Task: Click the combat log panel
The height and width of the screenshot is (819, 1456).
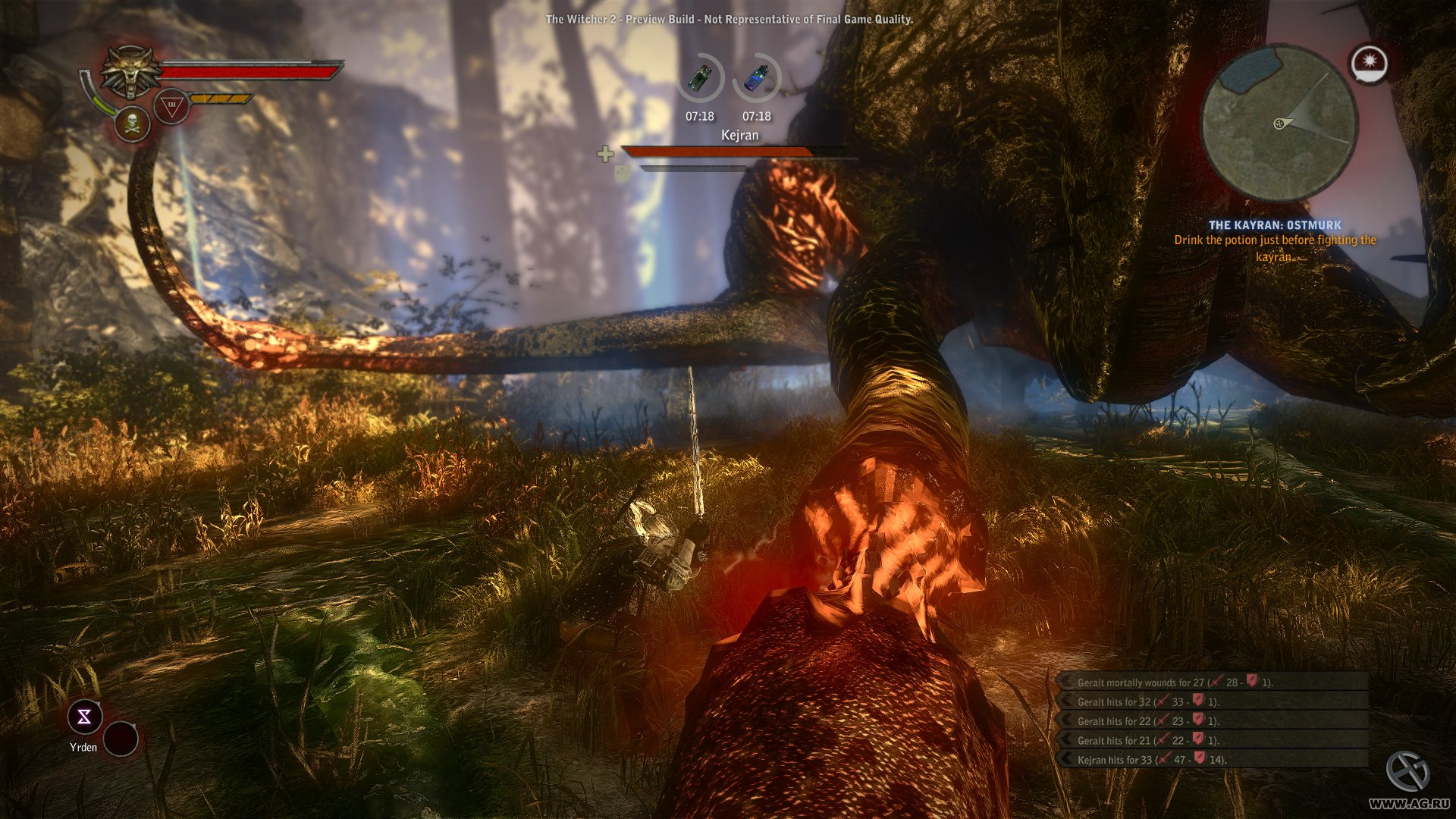Action: point(1213,720)
